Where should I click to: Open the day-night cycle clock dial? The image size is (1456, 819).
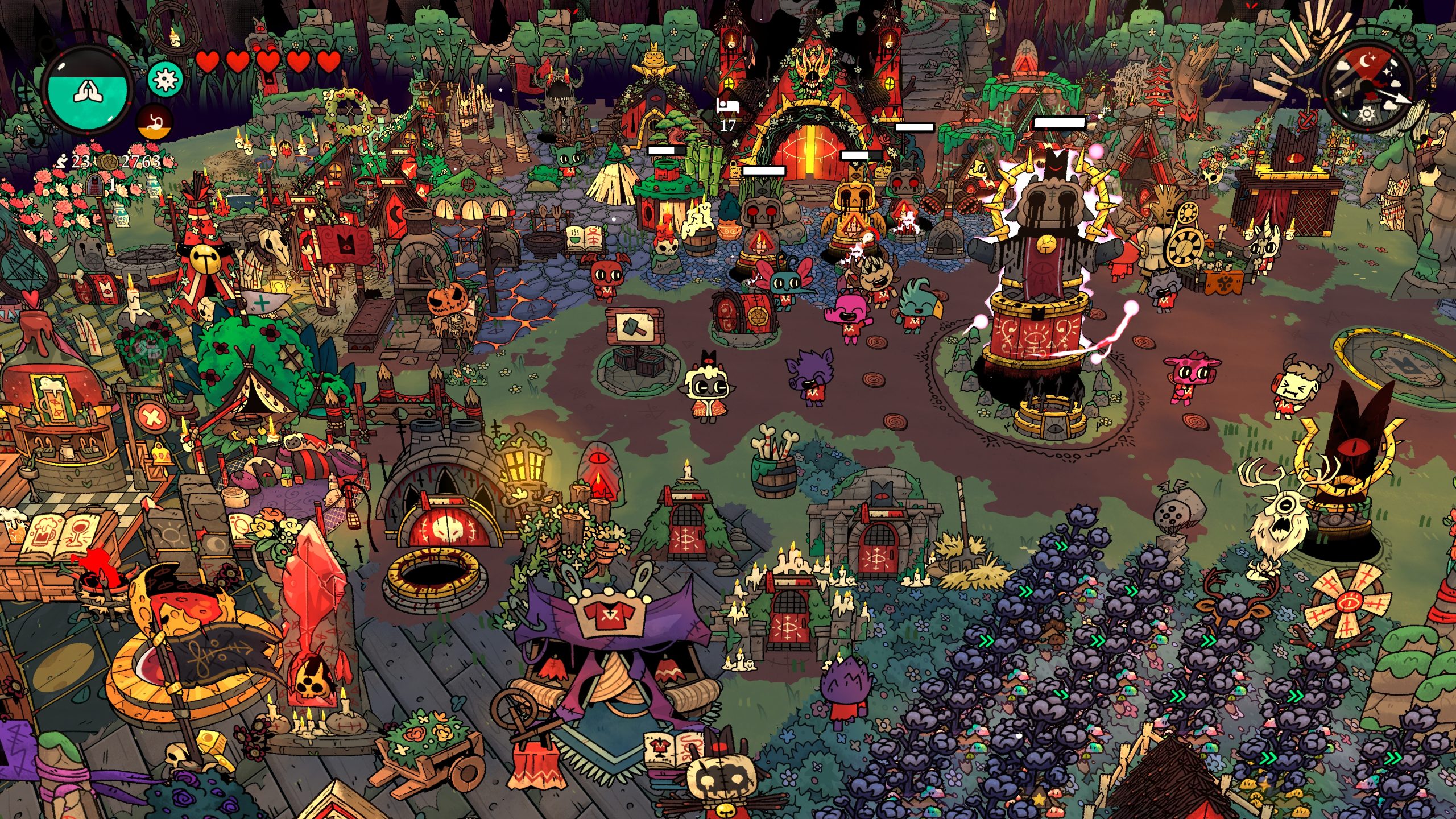pos(1367,85)
